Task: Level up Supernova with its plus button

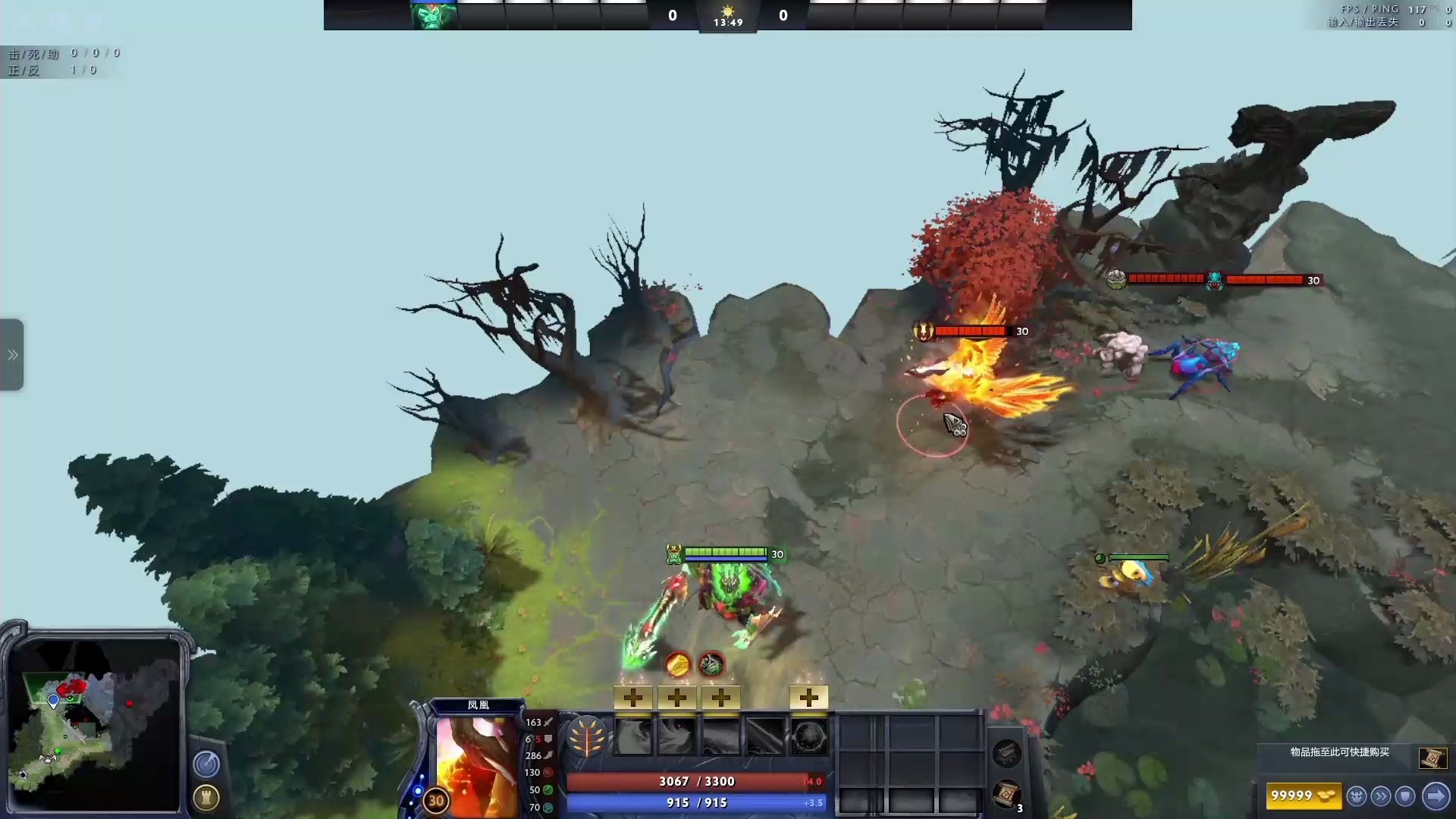Action: pyautogui.click(x=808, y=696)
